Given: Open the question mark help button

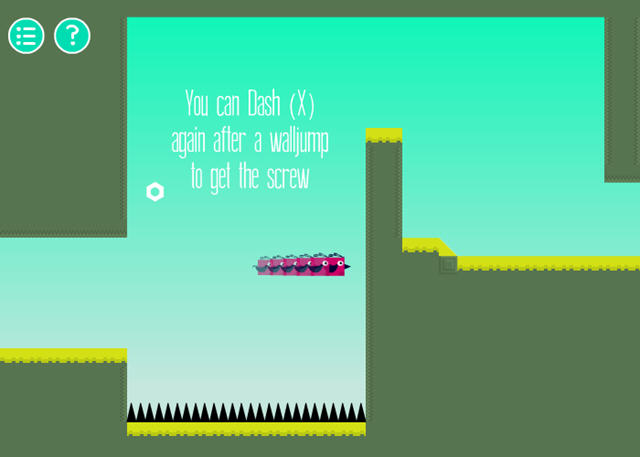Looking at the screenshot, I should coord(72,36).
